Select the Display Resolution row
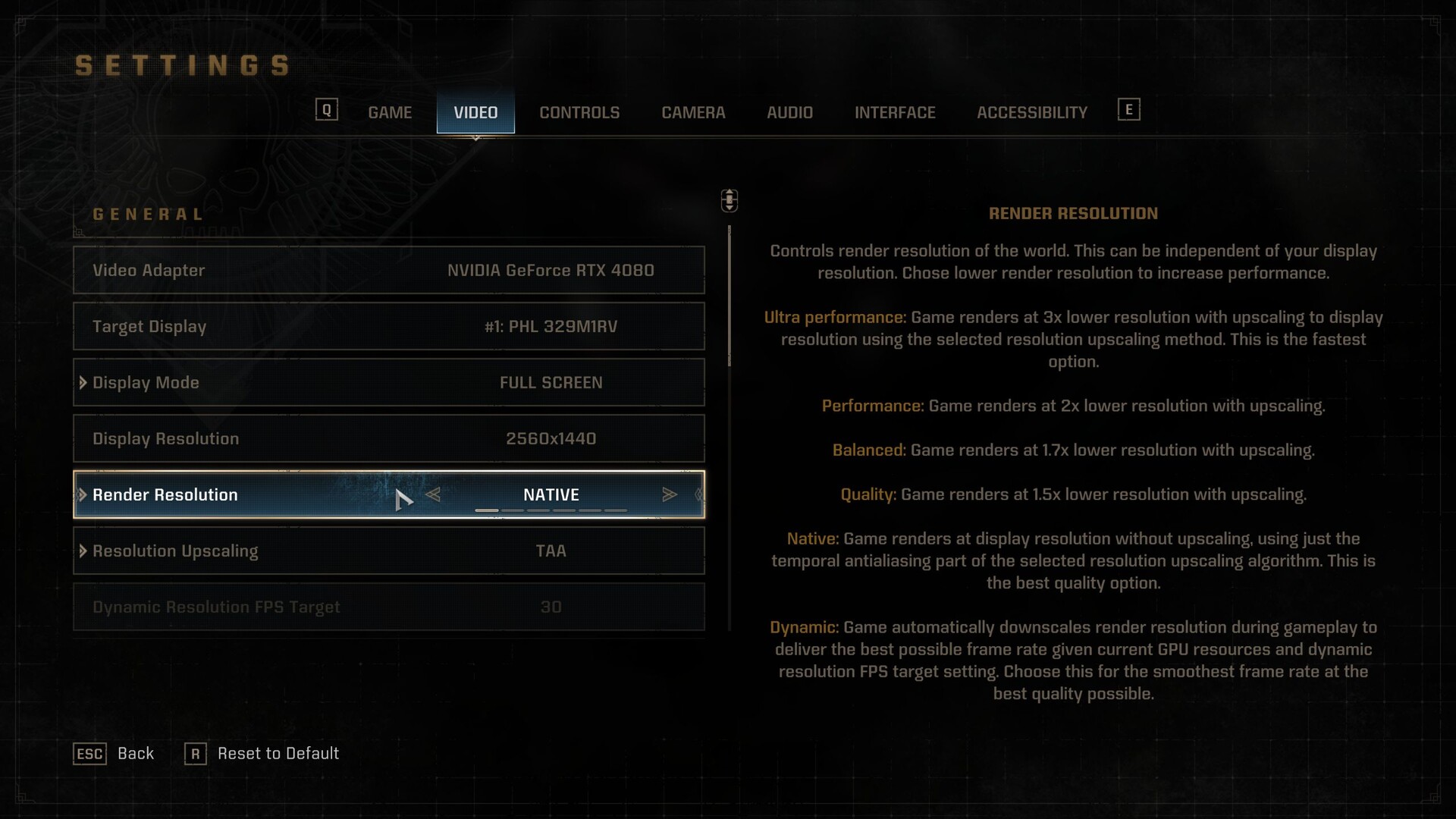This screenshot has width=1456, height=819. (388, 438)
